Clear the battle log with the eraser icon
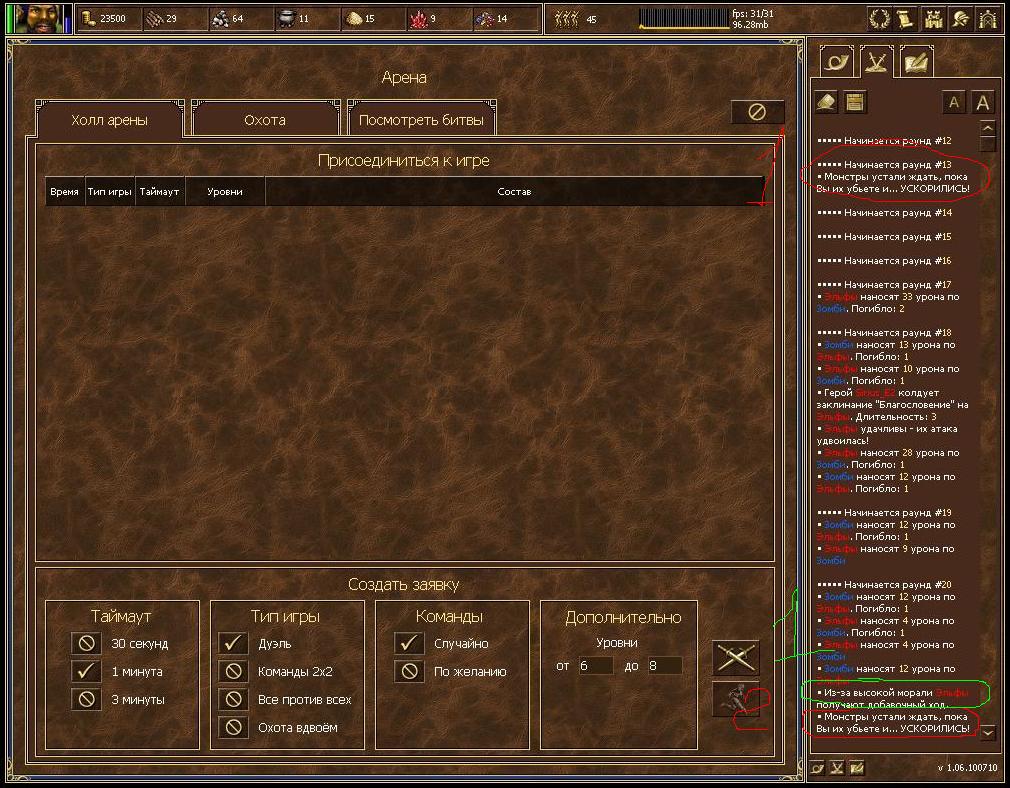The image size is (1010, 788). tap(826, 101)
